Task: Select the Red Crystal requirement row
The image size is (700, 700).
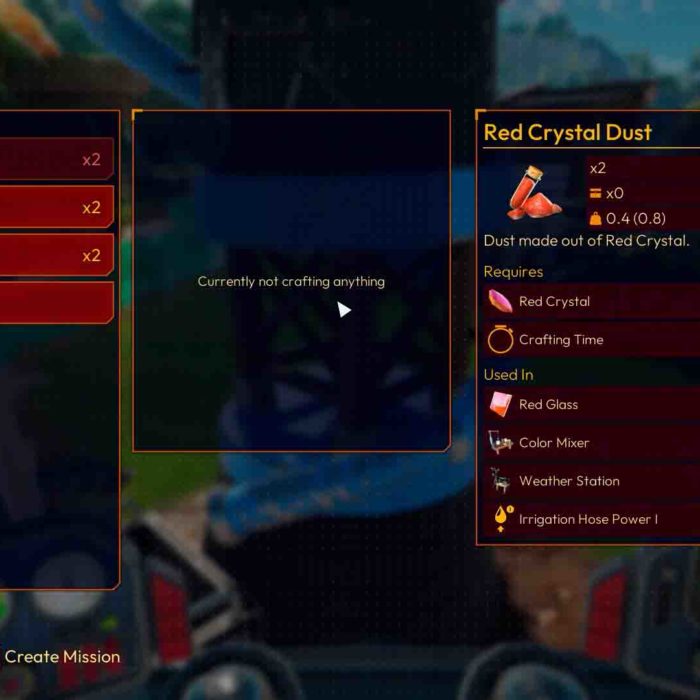Action: [590, 301]
